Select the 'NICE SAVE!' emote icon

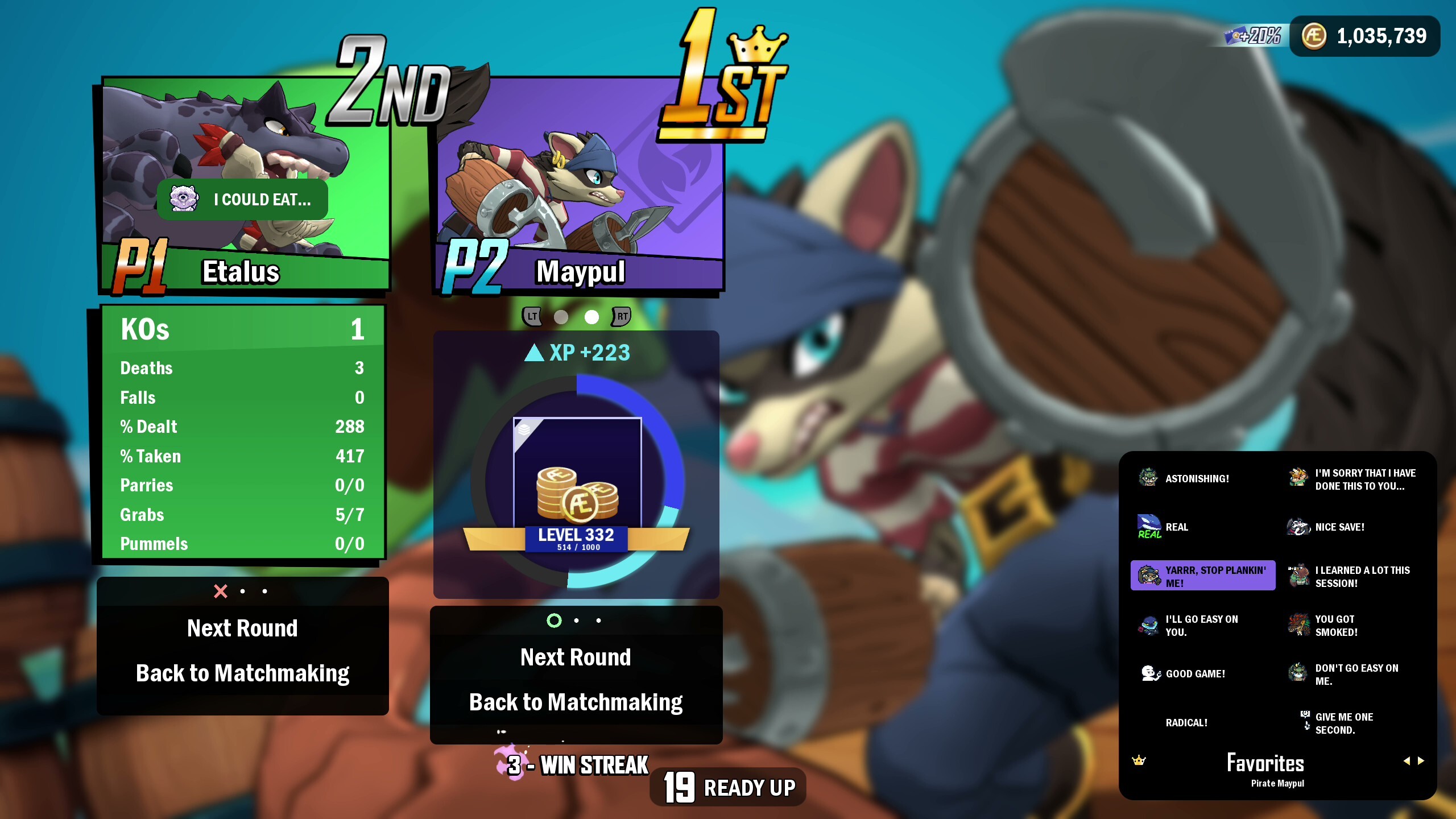[1298, 527]
